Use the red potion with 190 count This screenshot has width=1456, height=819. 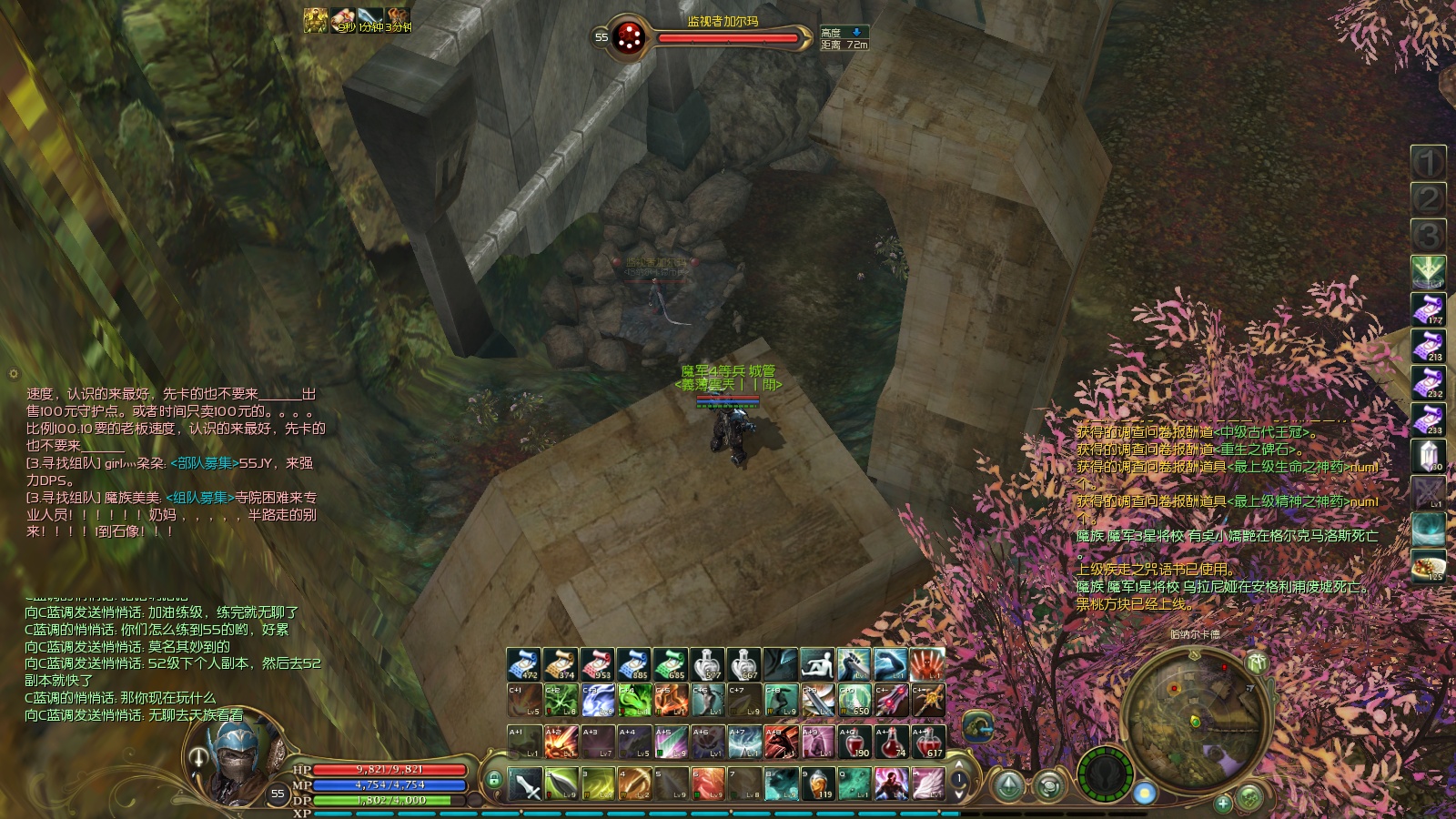coord(854,742)
